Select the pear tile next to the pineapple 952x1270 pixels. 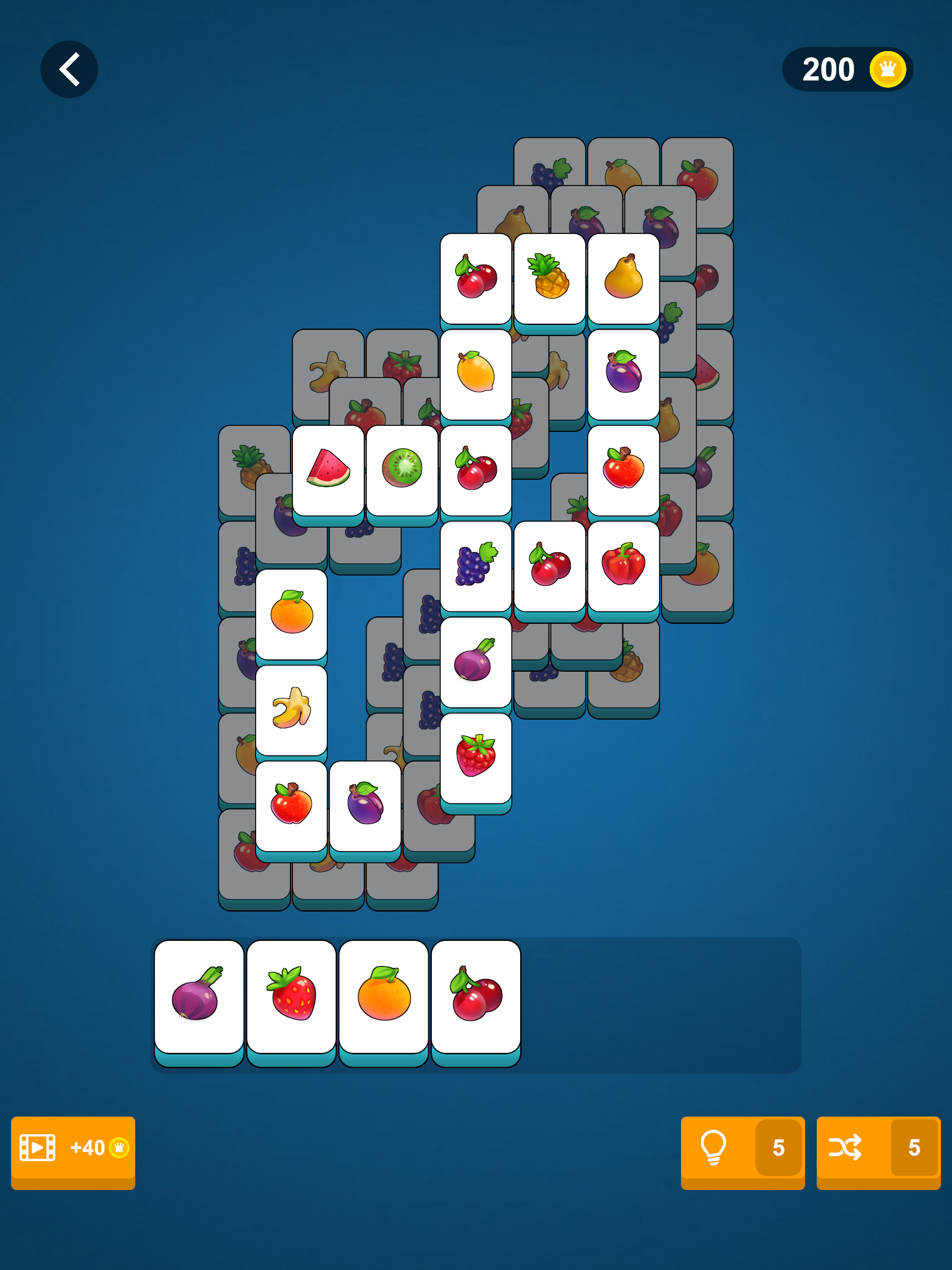coord(623,279)
